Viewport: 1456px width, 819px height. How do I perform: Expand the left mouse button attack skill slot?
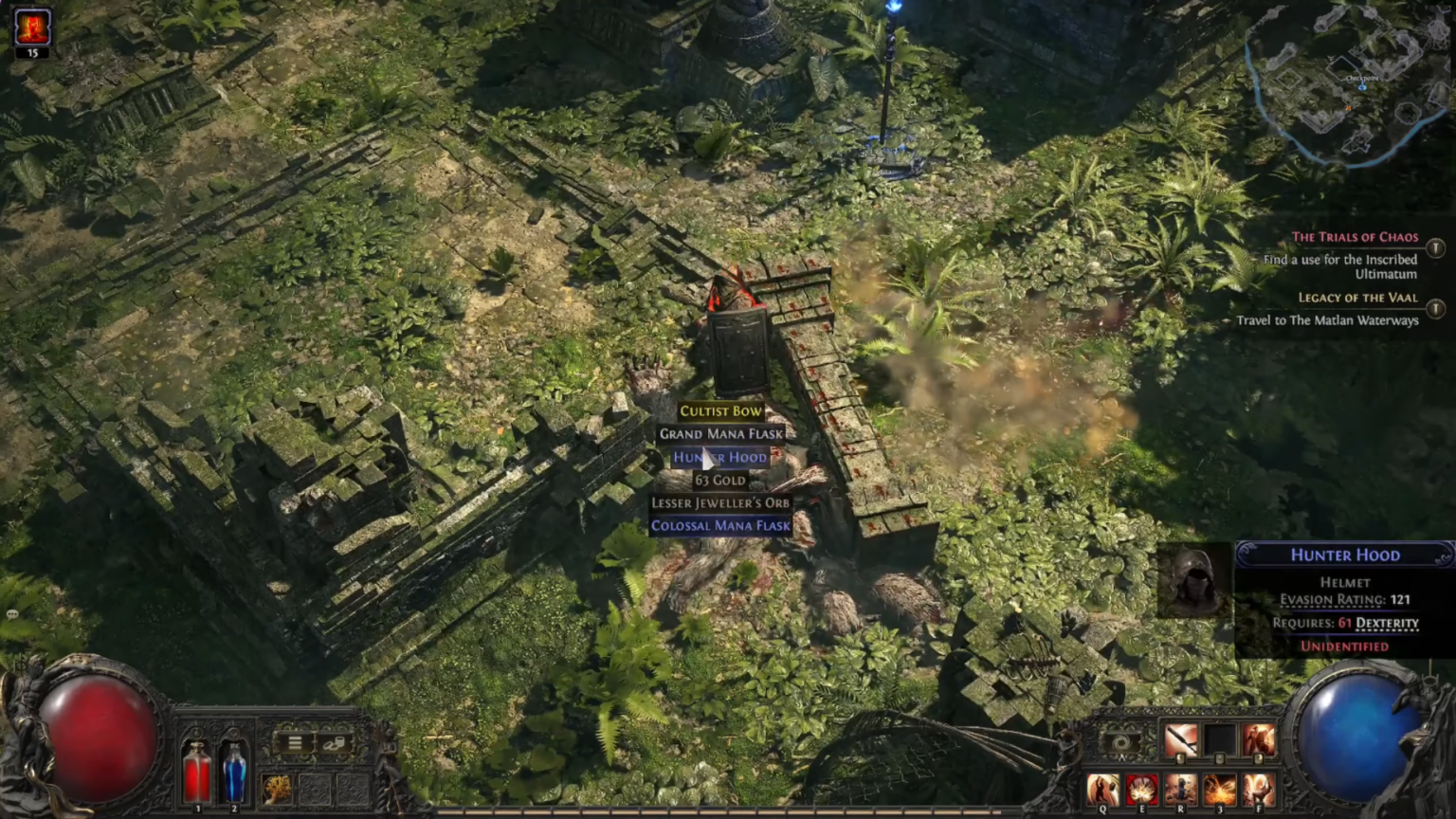tap(1180, 738)
